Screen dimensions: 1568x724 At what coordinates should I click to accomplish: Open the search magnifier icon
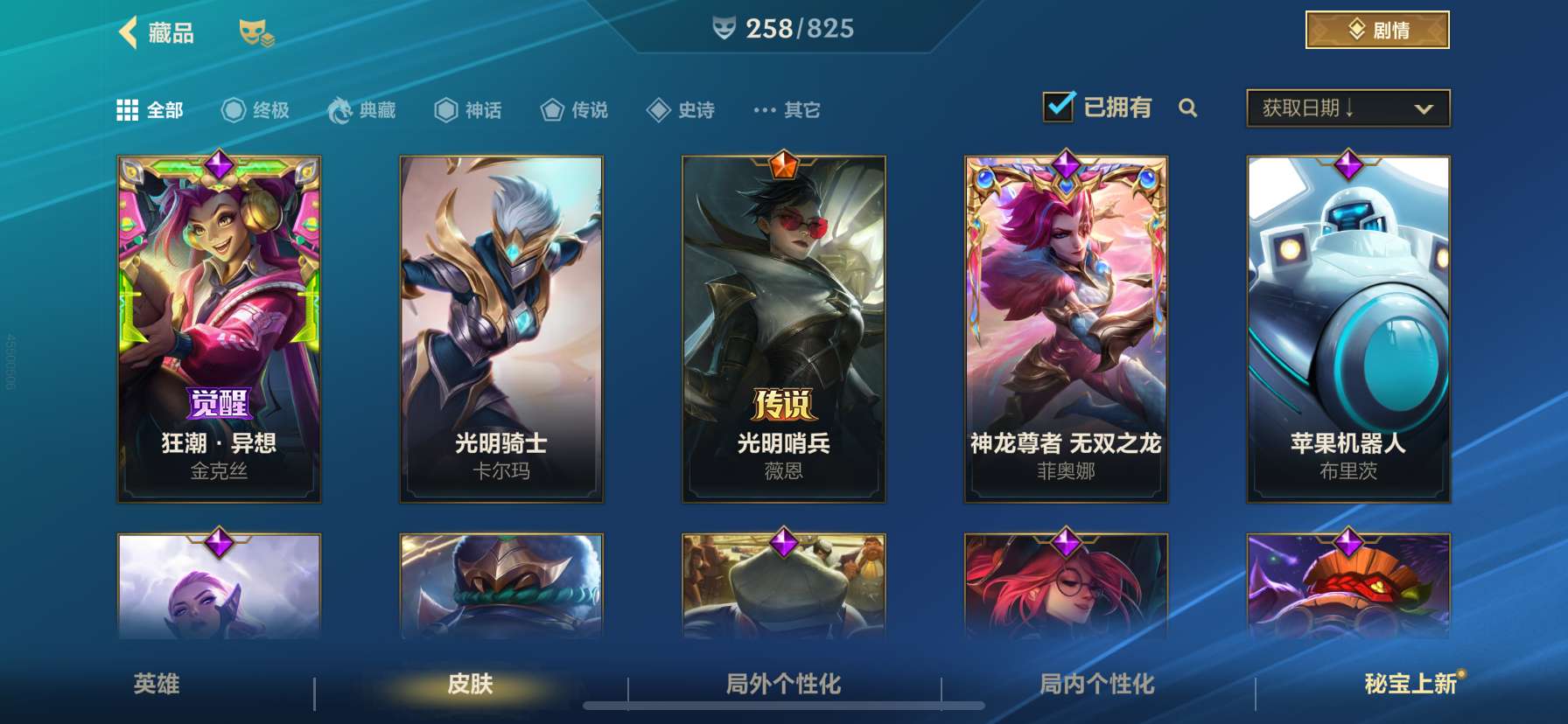pyautogui.click(x=1189, y=108)
